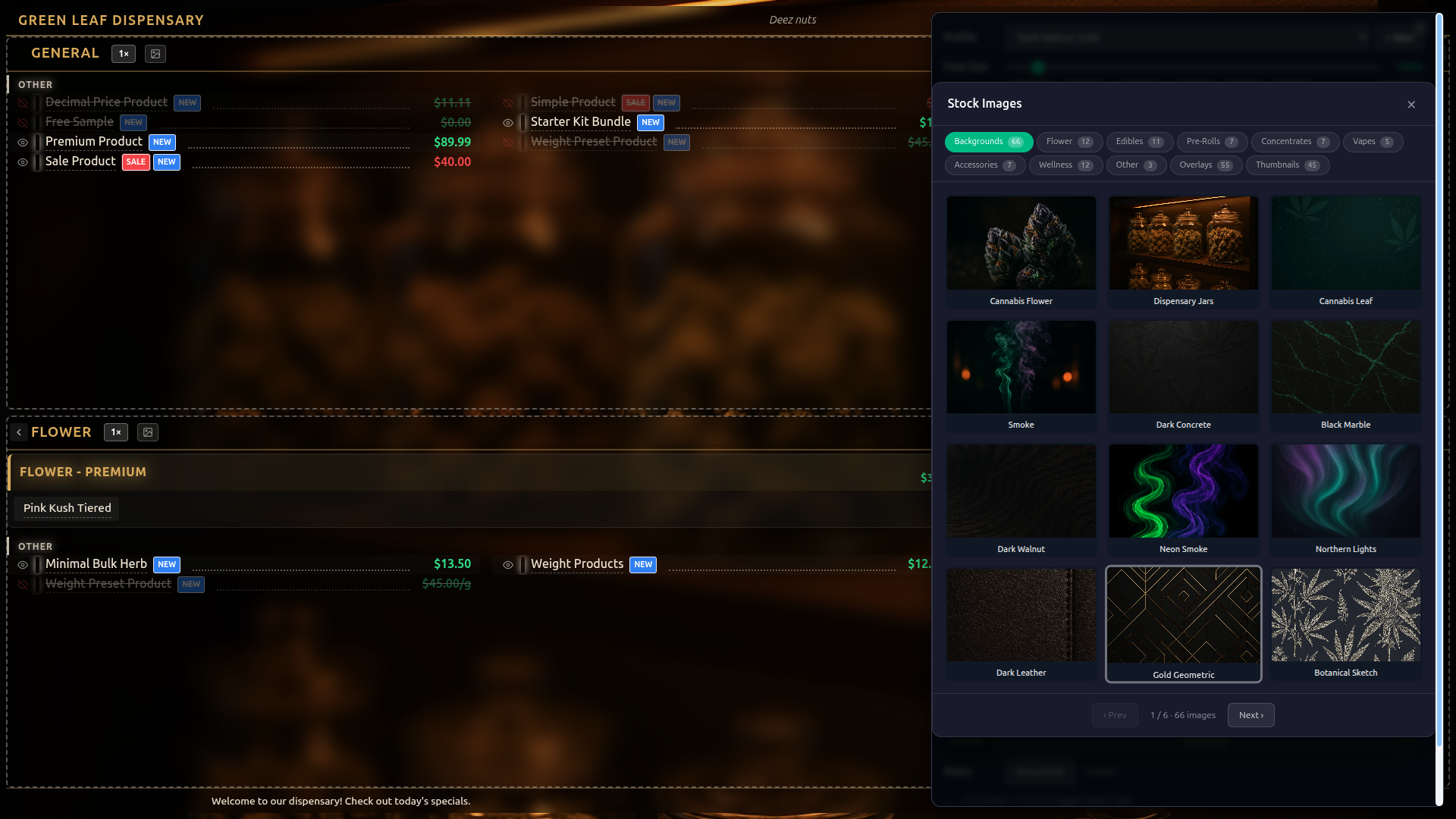Switch to the Flower image category

pos(1068,142)
